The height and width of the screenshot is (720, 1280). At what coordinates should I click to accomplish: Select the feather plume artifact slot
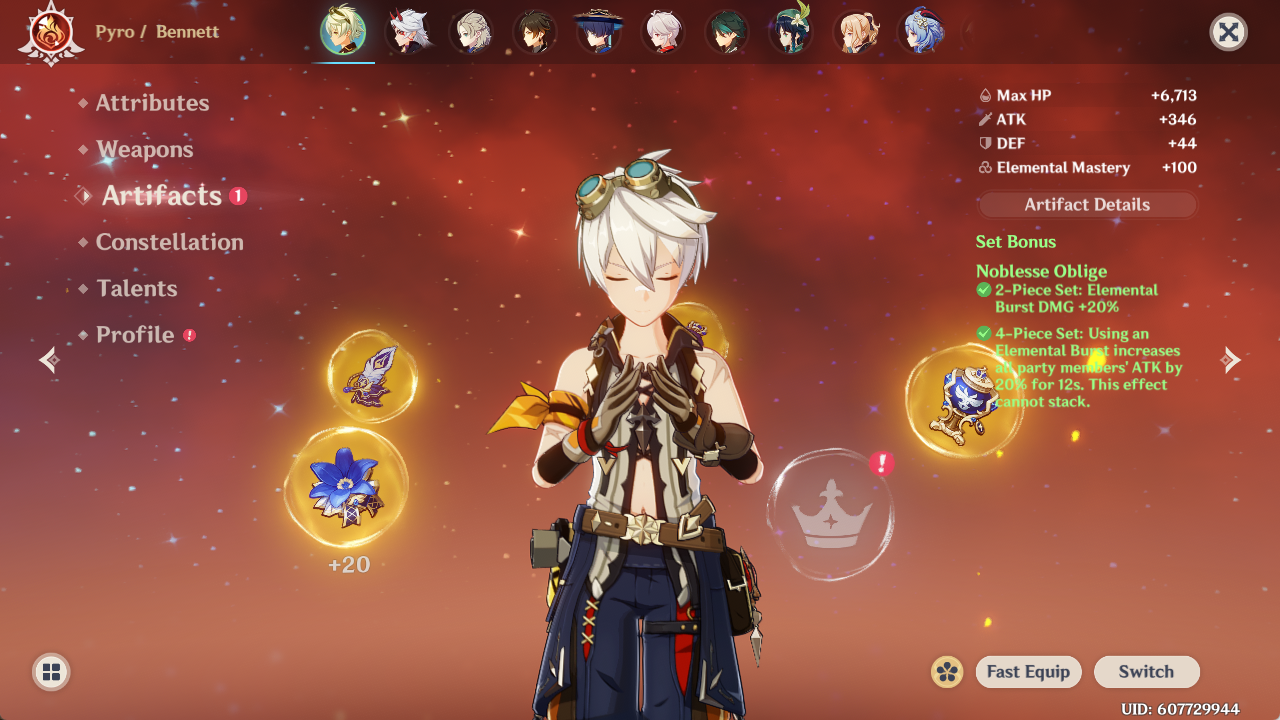(372, 376)
